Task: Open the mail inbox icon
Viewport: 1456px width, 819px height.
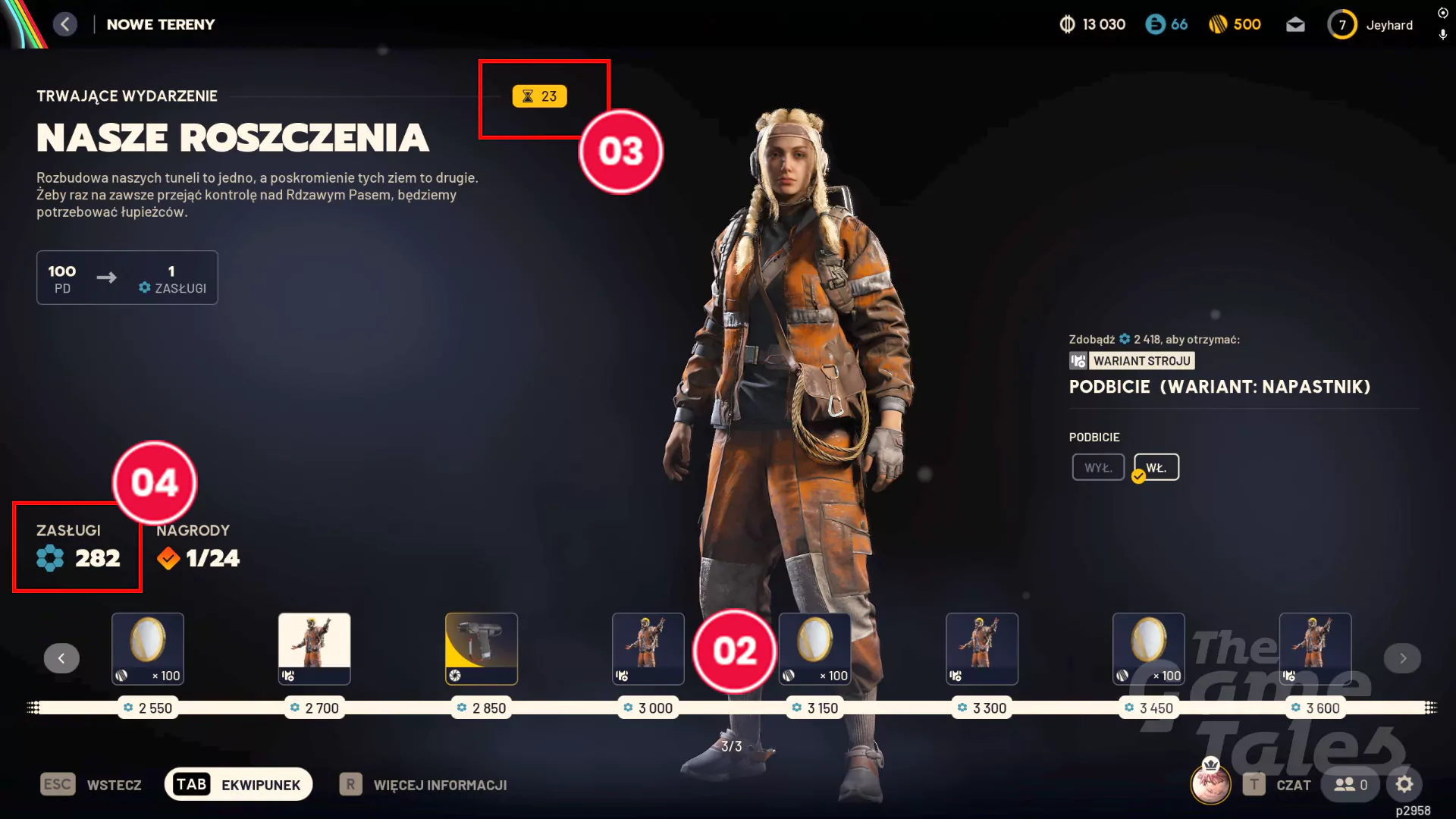Action: point(1296,24)
